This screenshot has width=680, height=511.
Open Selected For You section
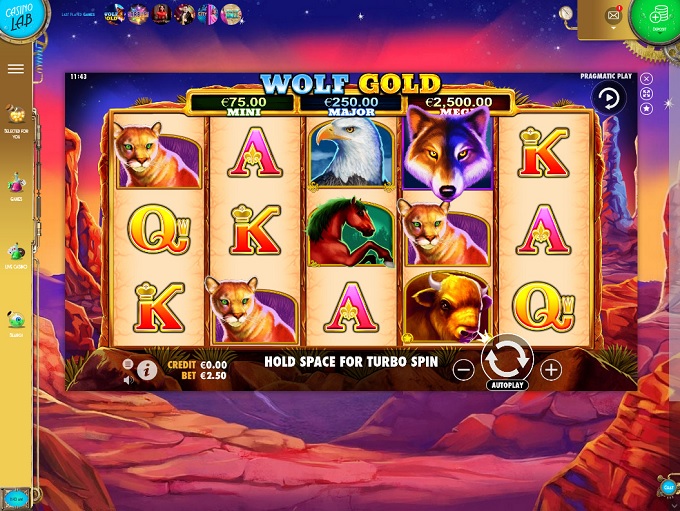15,119
